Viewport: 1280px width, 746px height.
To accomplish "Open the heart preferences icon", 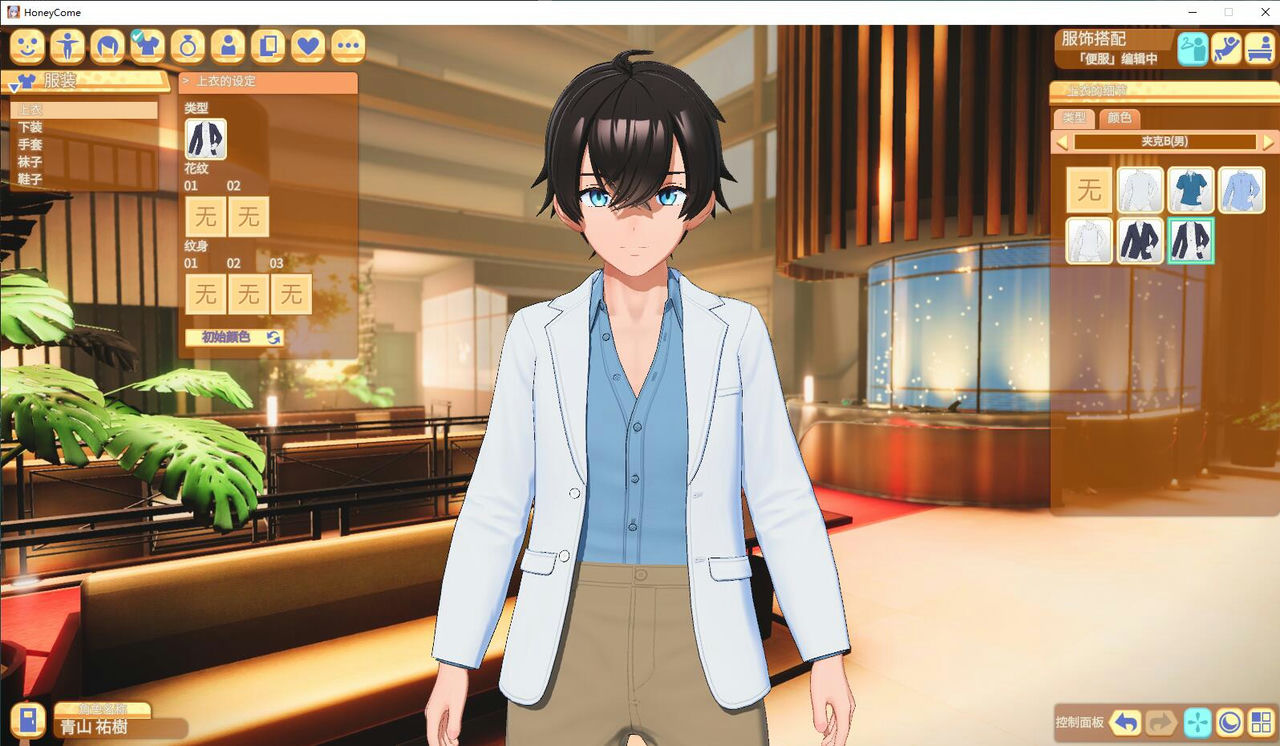I will point(306,46).
